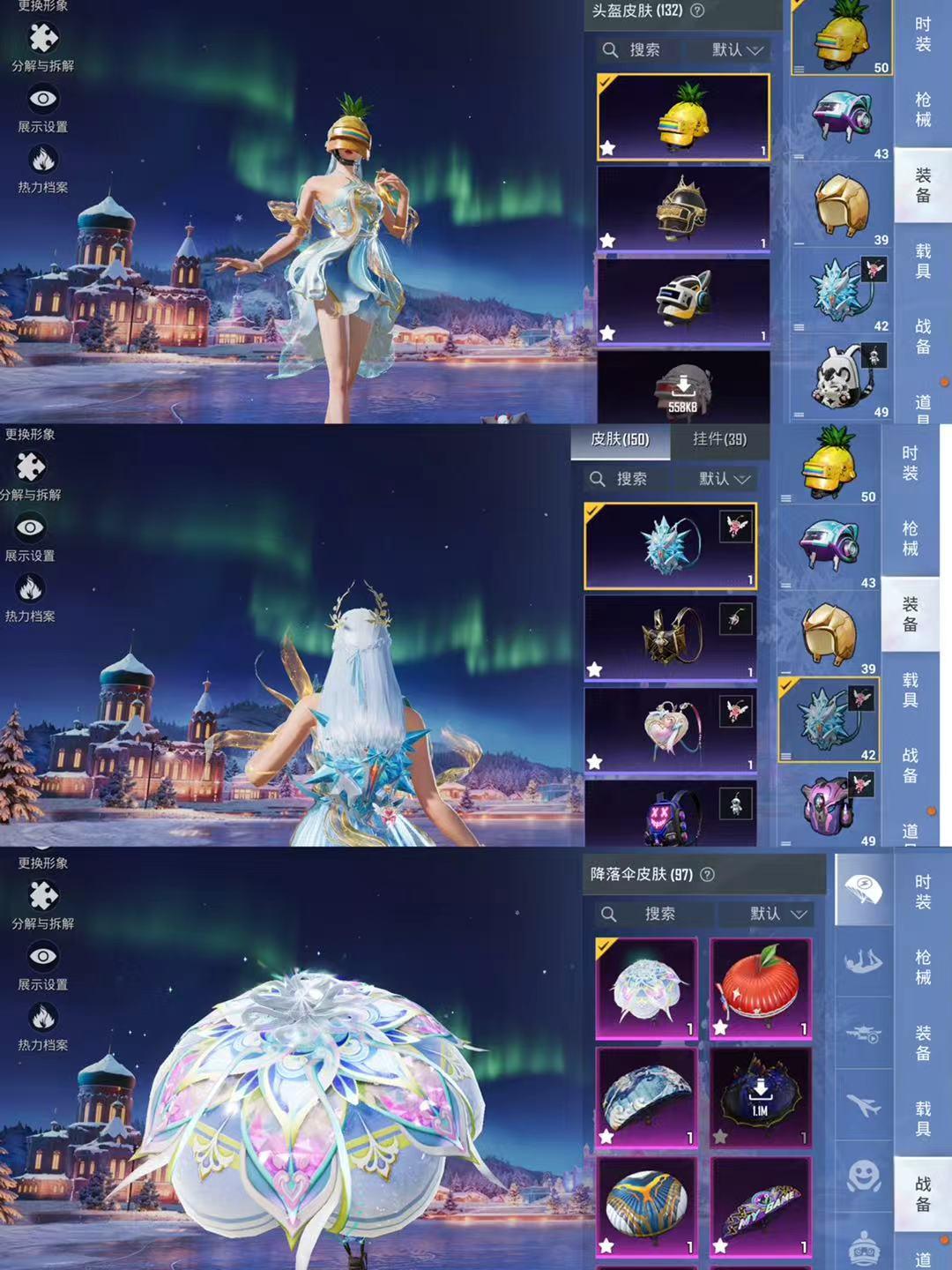Download the 1.1M dark parachute skin
The height and width of the screenshot is (1270, 952).
pos(760,1096)
